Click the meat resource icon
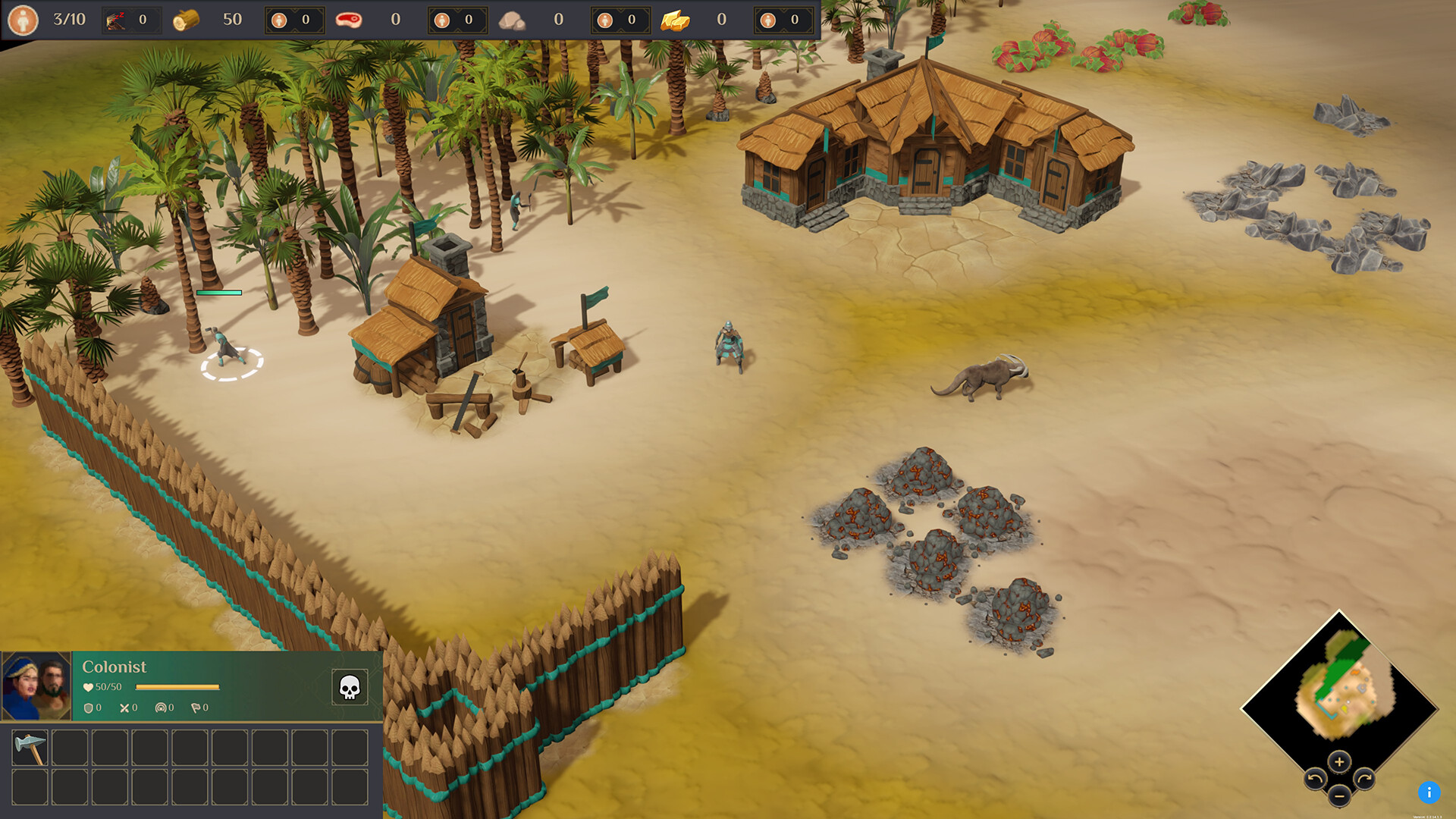The height and width of the screenshot is (819, 1456). pos(348,18)
